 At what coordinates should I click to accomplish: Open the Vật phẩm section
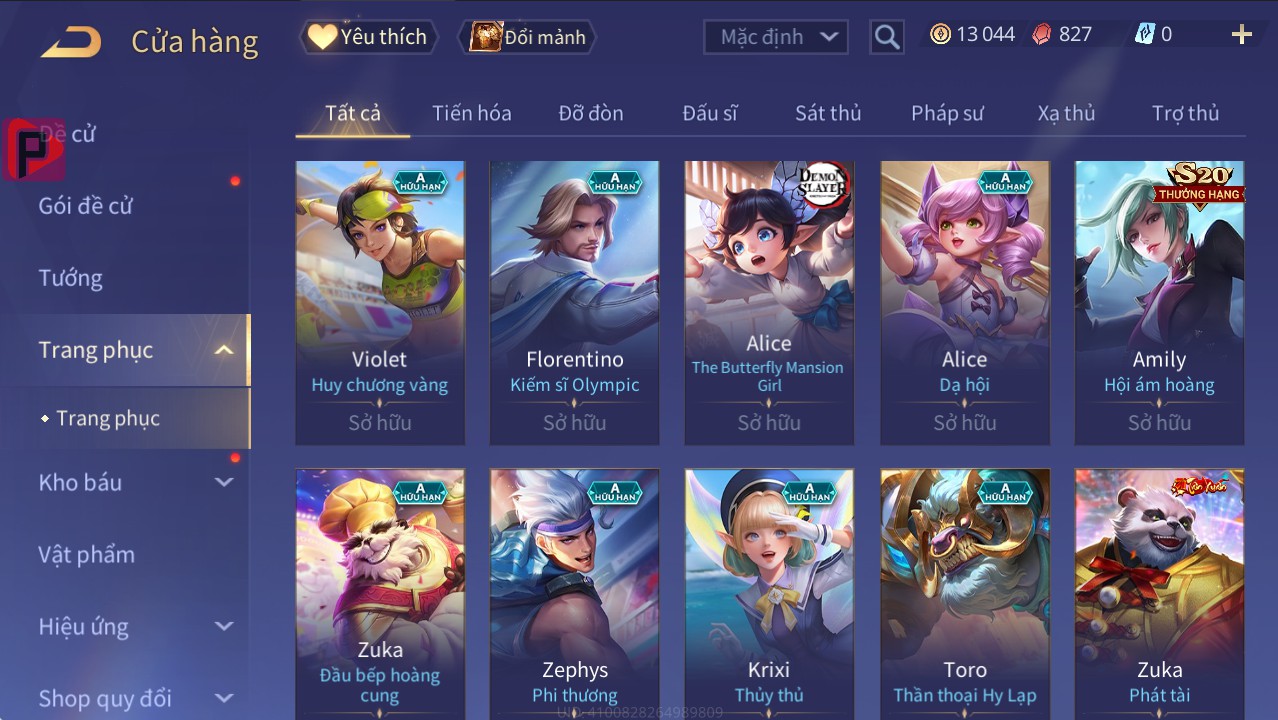click(x=87, y=554)
